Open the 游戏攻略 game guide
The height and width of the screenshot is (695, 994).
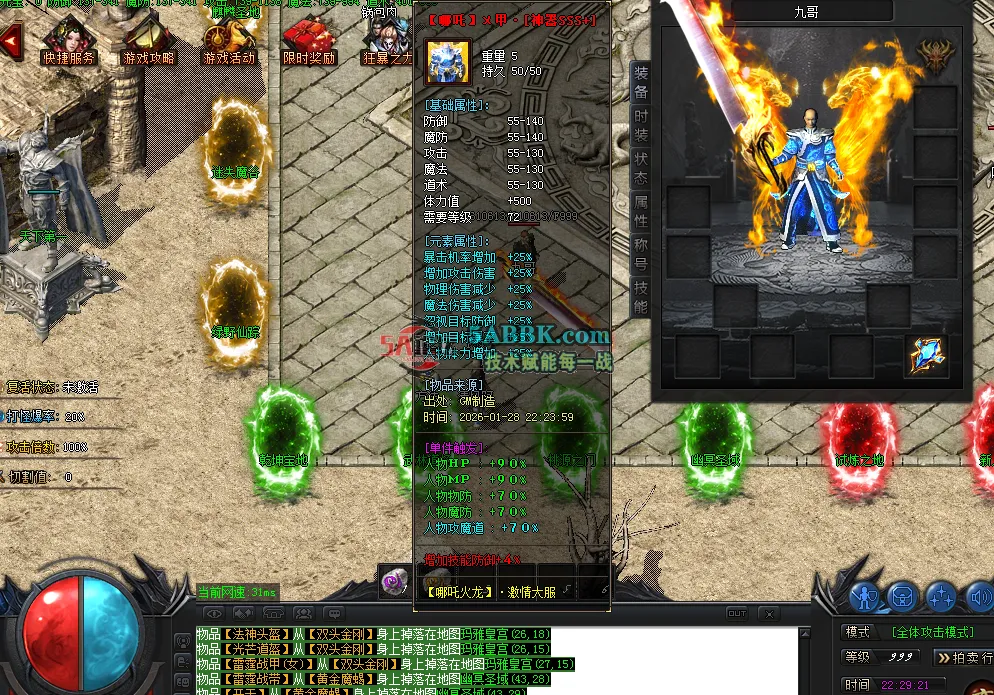147,42
